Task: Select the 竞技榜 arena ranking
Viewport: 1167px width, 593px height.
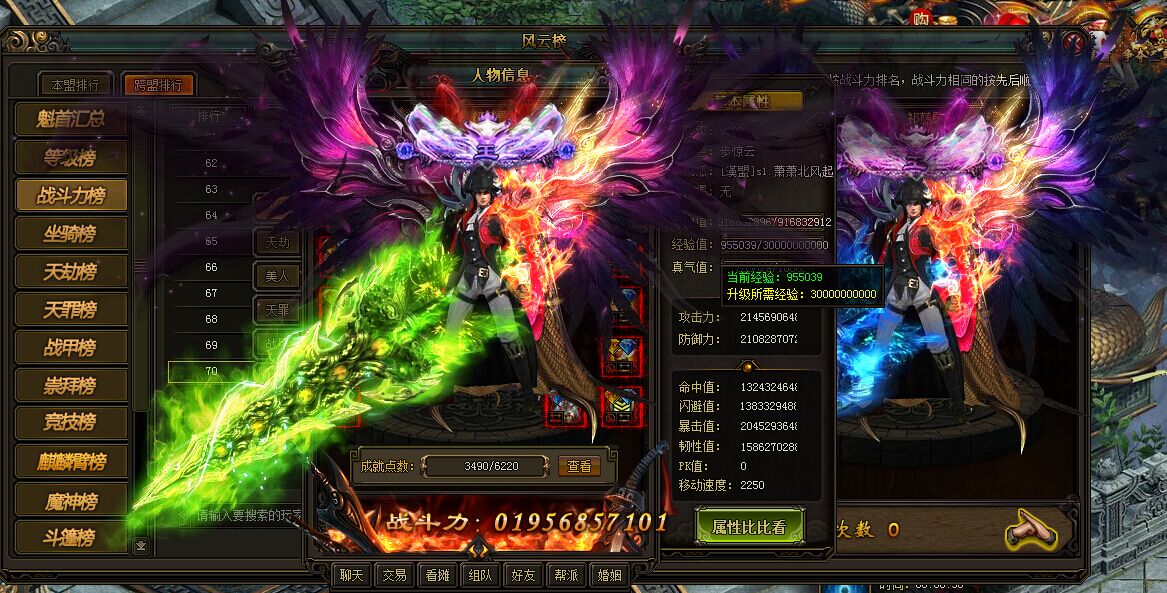Action: click(72, 423)
